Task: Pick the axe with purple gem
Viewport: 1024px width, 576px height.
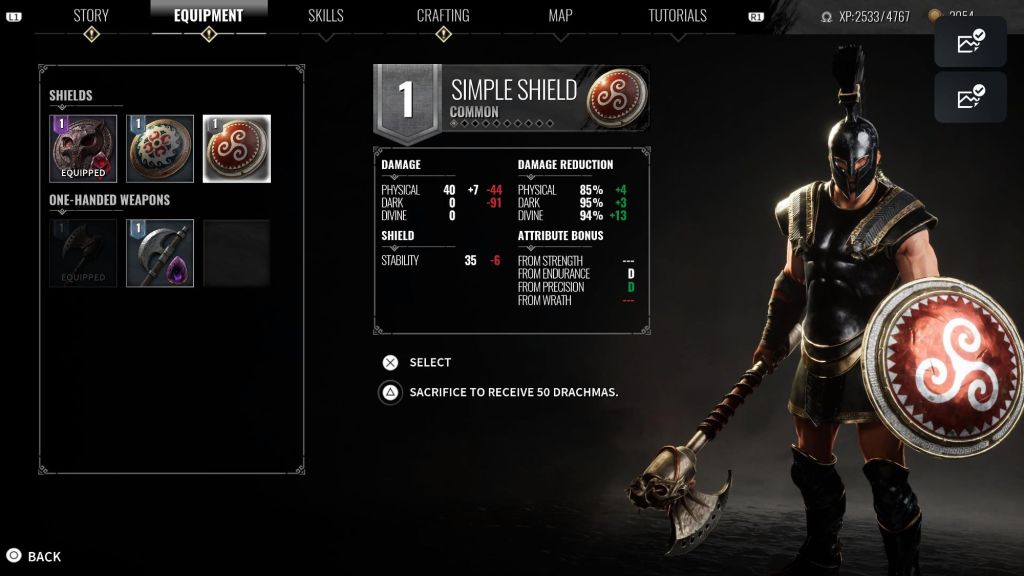Action: coord(160,253)
